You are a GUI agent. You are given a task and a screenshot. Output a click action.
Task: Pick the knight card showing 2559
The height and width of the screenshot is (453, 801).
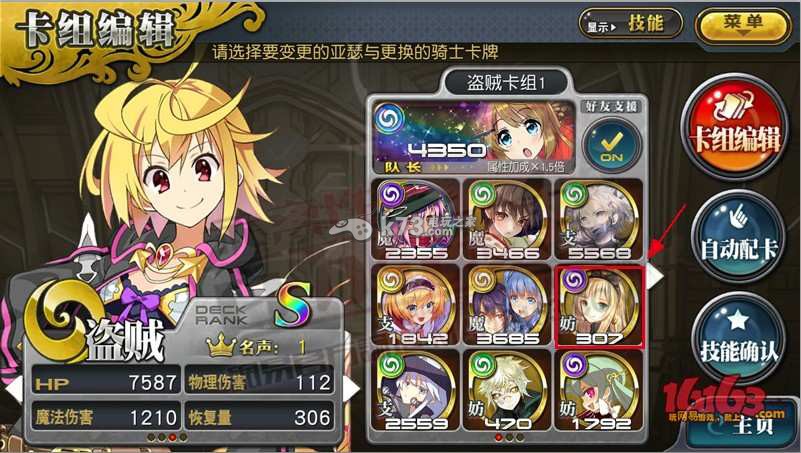(x=415, y=391)
